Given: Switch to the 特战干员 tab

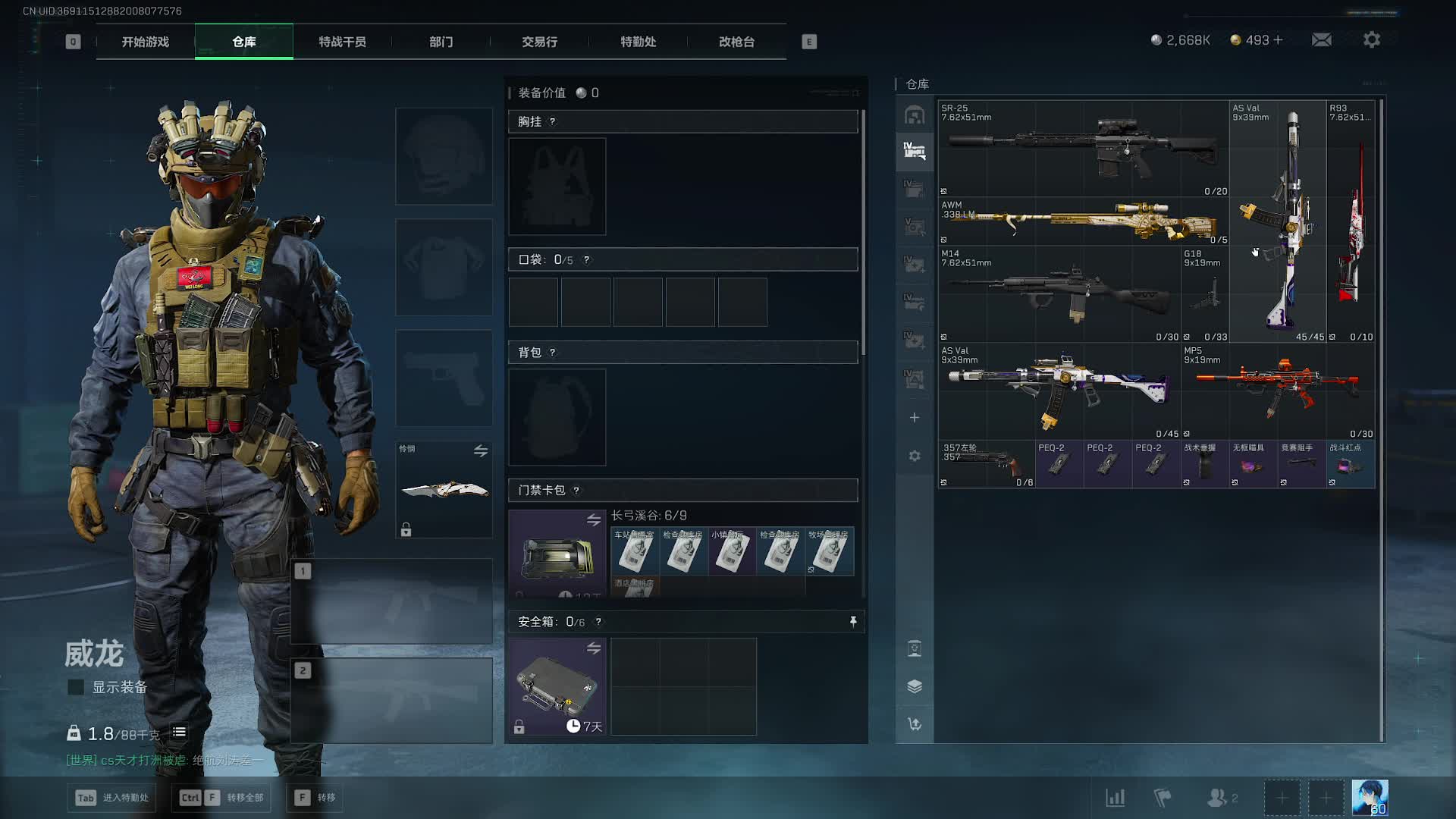Looking at the screenshot, I should coord(342,42).
